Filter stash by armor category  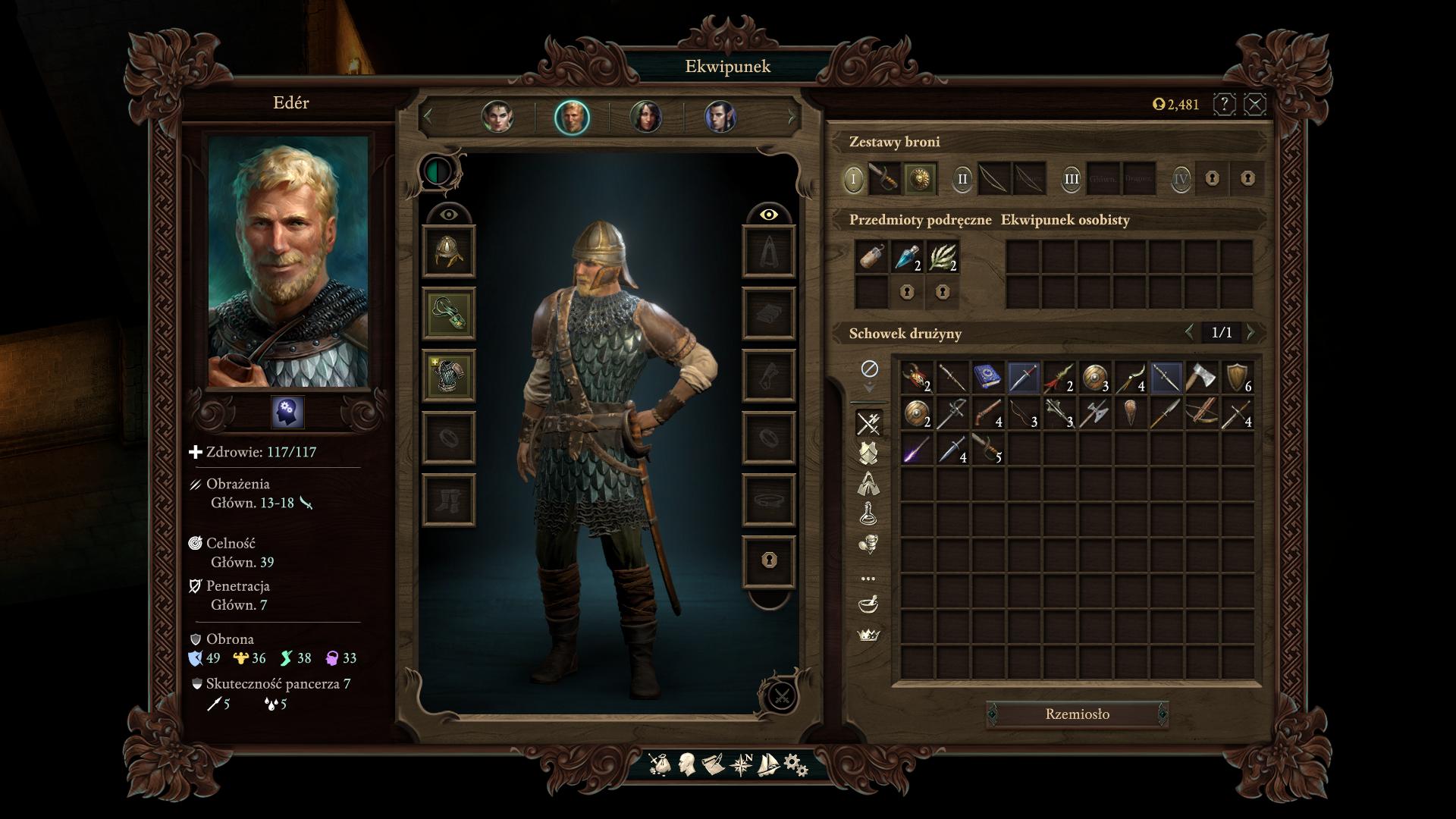pyautogui.click(x=868, y=453)
